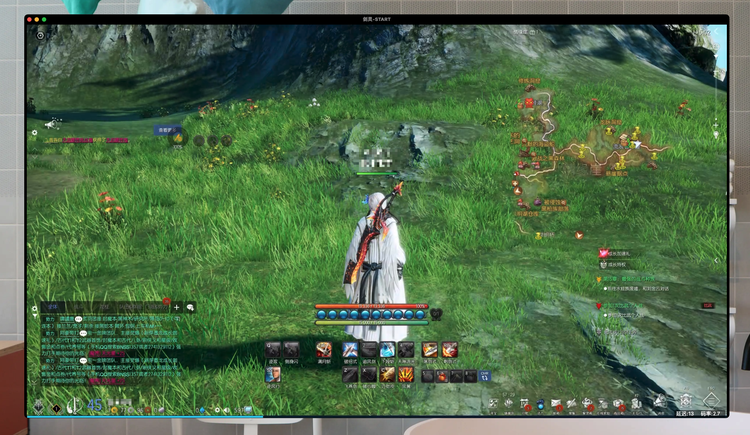The image size is (750, 435).
Task: Click the blue hotbar swap arrows button
Action: (485, 376)
